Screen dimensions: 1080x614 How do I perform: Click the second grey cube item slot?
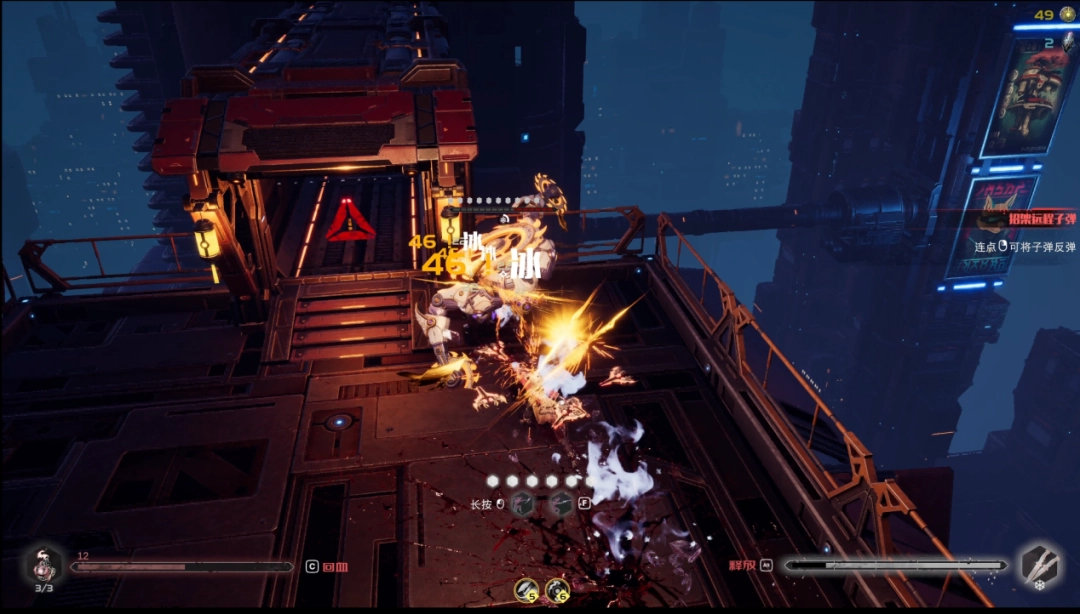(x=561, y=505)
